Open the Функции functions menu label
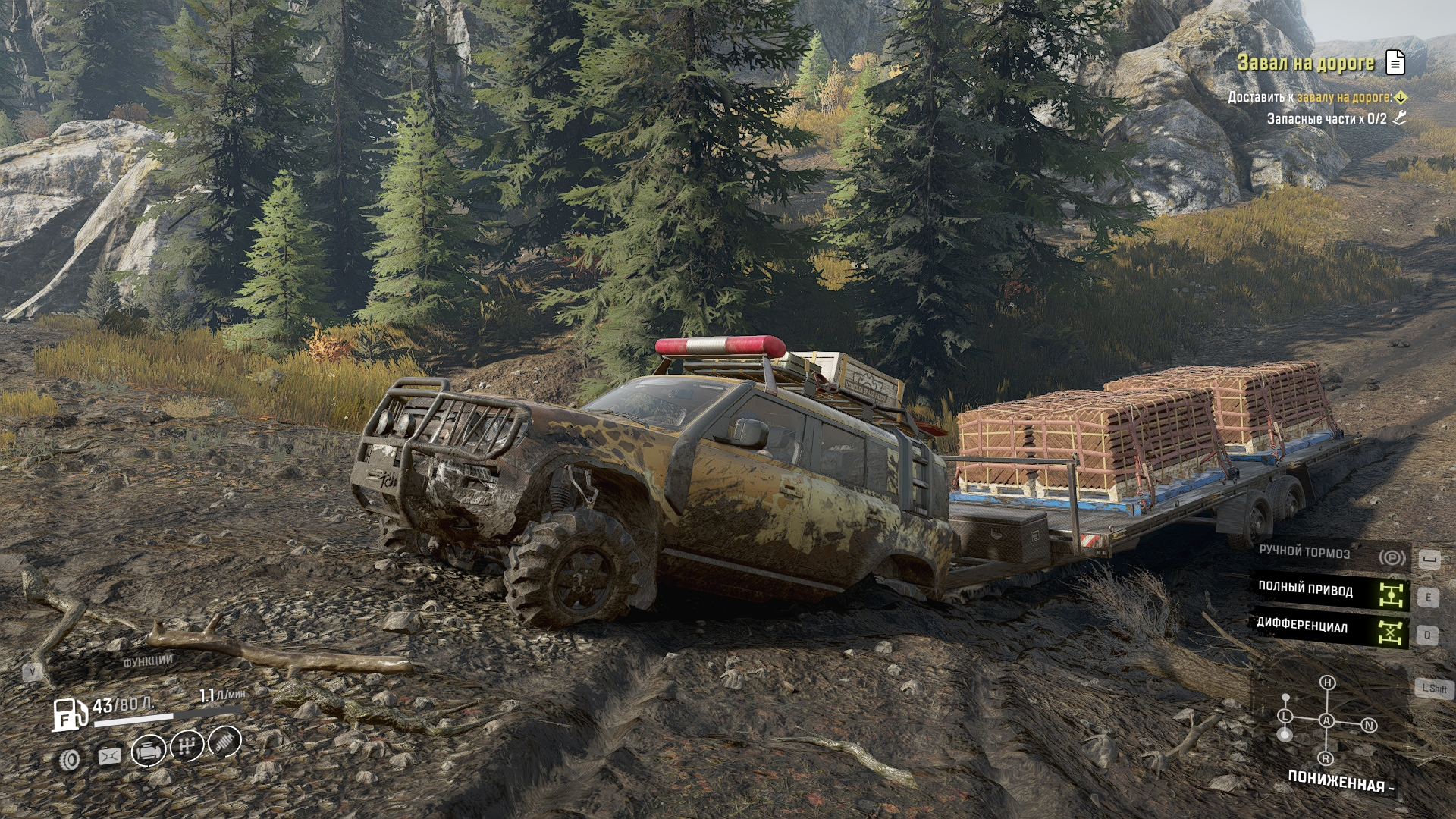 point(148,661)
